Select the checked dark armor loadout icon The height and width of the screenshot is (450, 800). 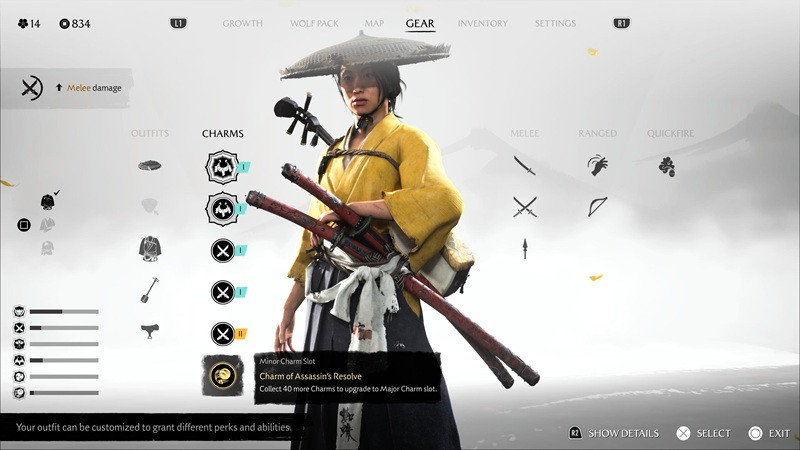[x=47, y=202]
